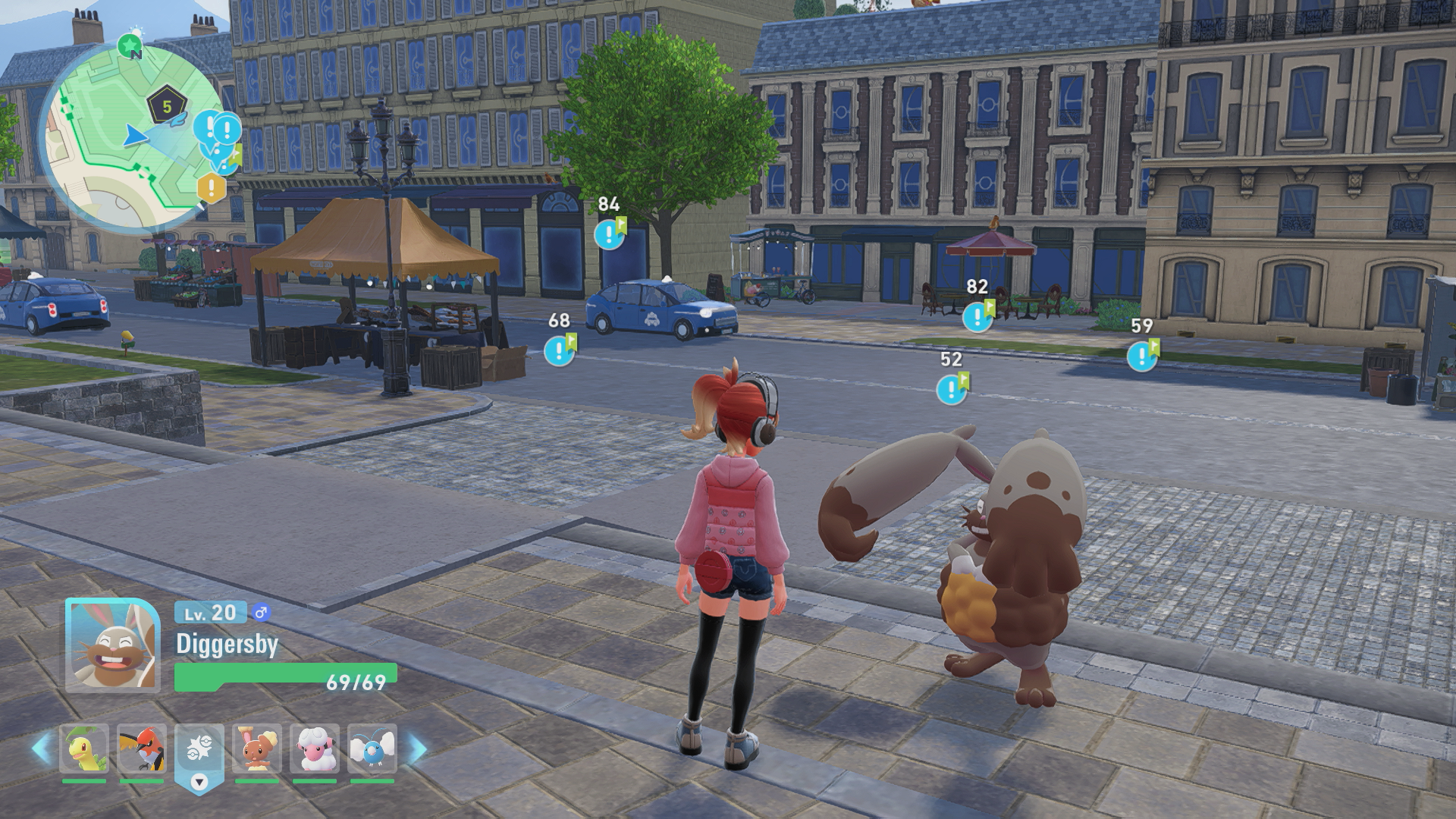Switch to Buneary in the party bar
This screenshot has width=1456, height=819.
pos(257,749)
